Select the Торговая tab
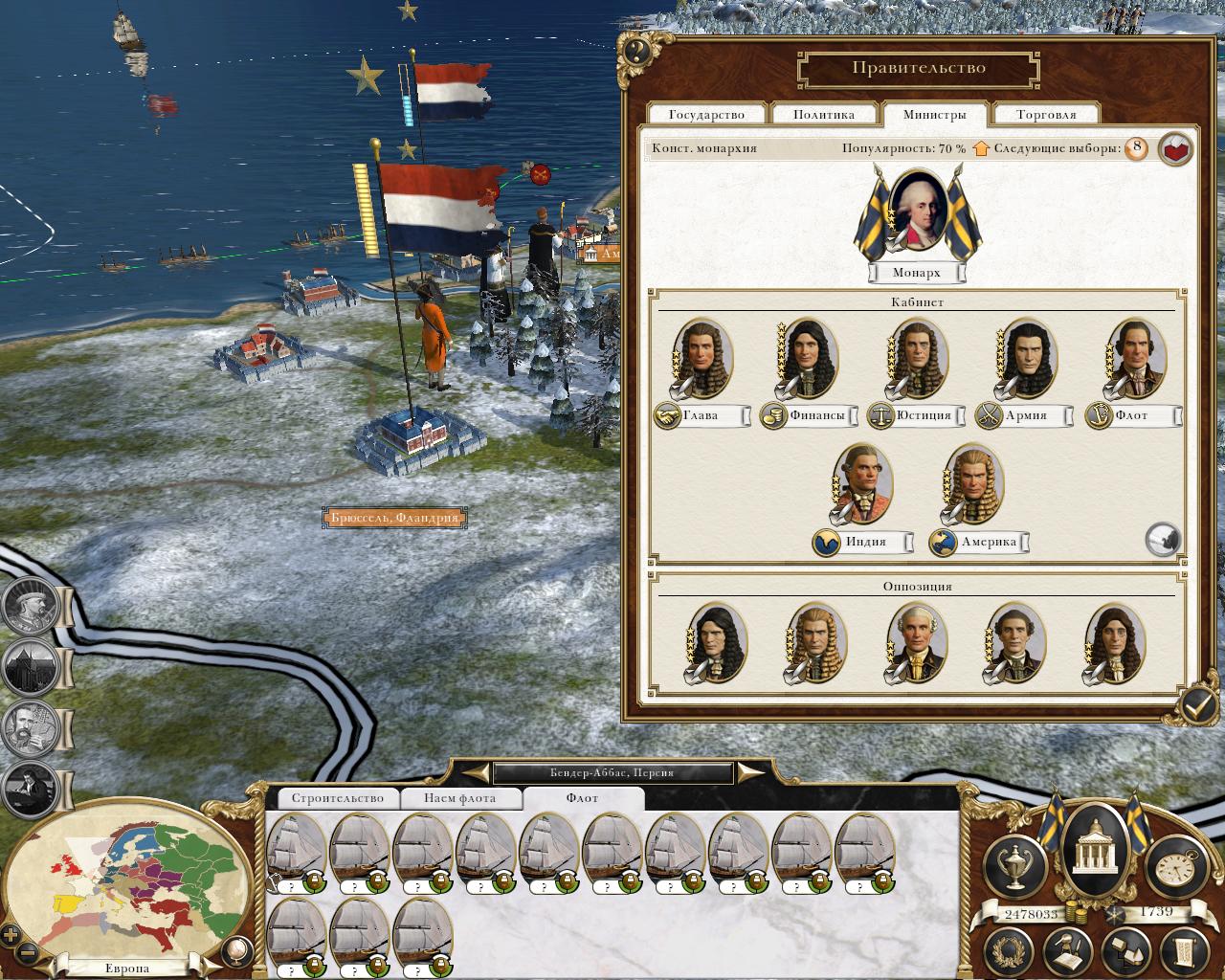This screenshot has width=1225, height=980. point(1046,115)
